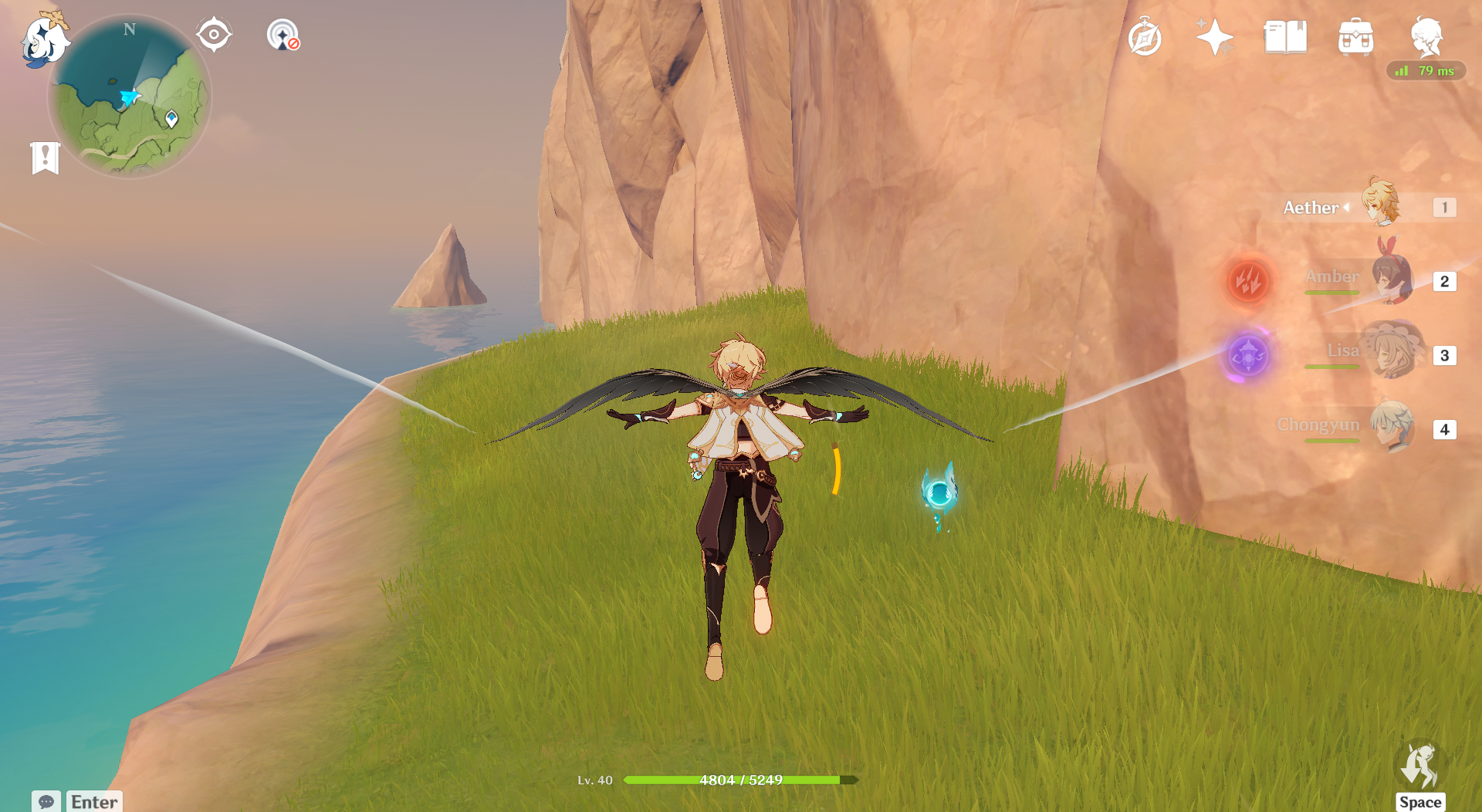The height and width of the screenshot is (812, 1482).
Task: Open the open-book icon
Action: point(1285,37)
